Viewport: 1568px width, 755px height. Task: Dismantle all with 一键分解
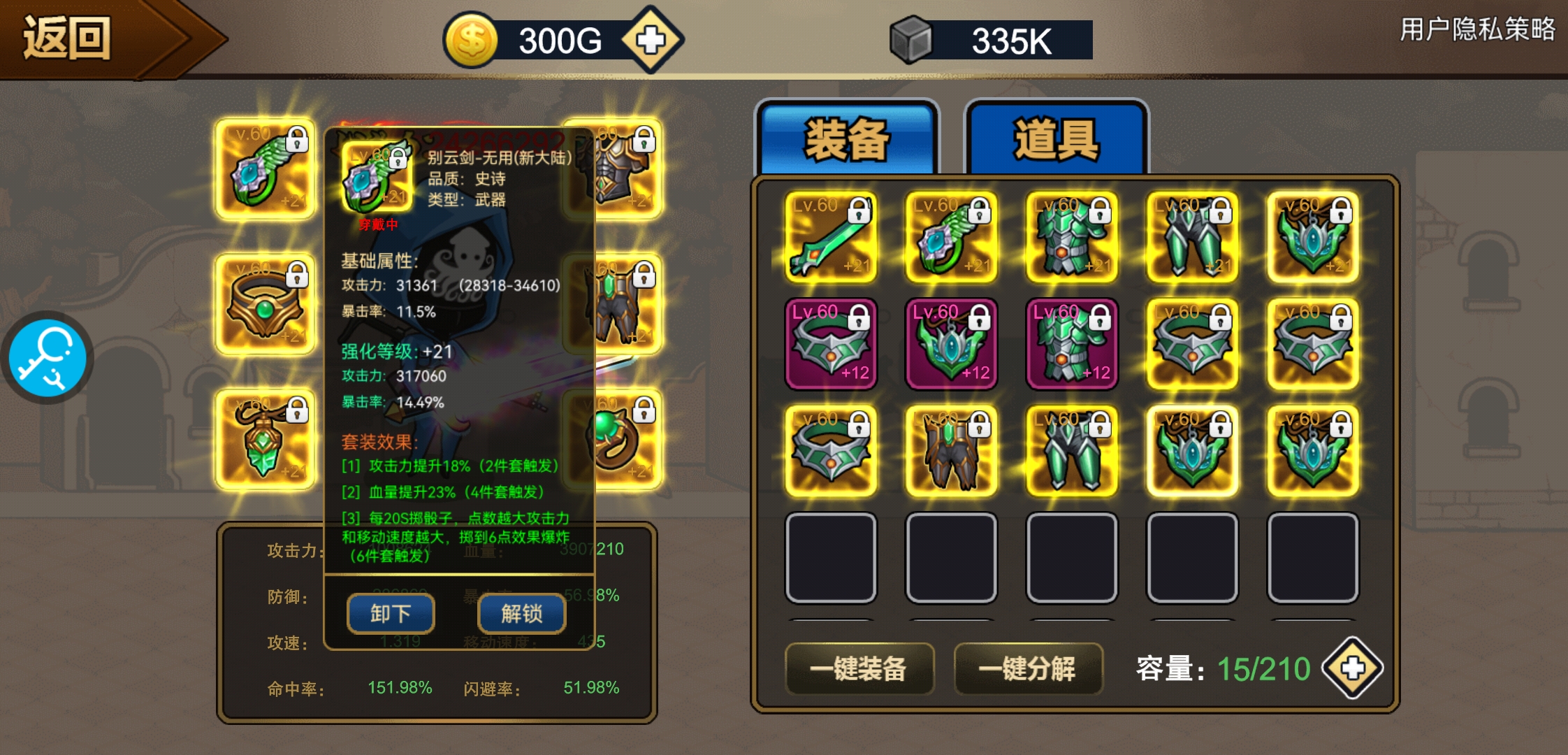[1028, 668]
